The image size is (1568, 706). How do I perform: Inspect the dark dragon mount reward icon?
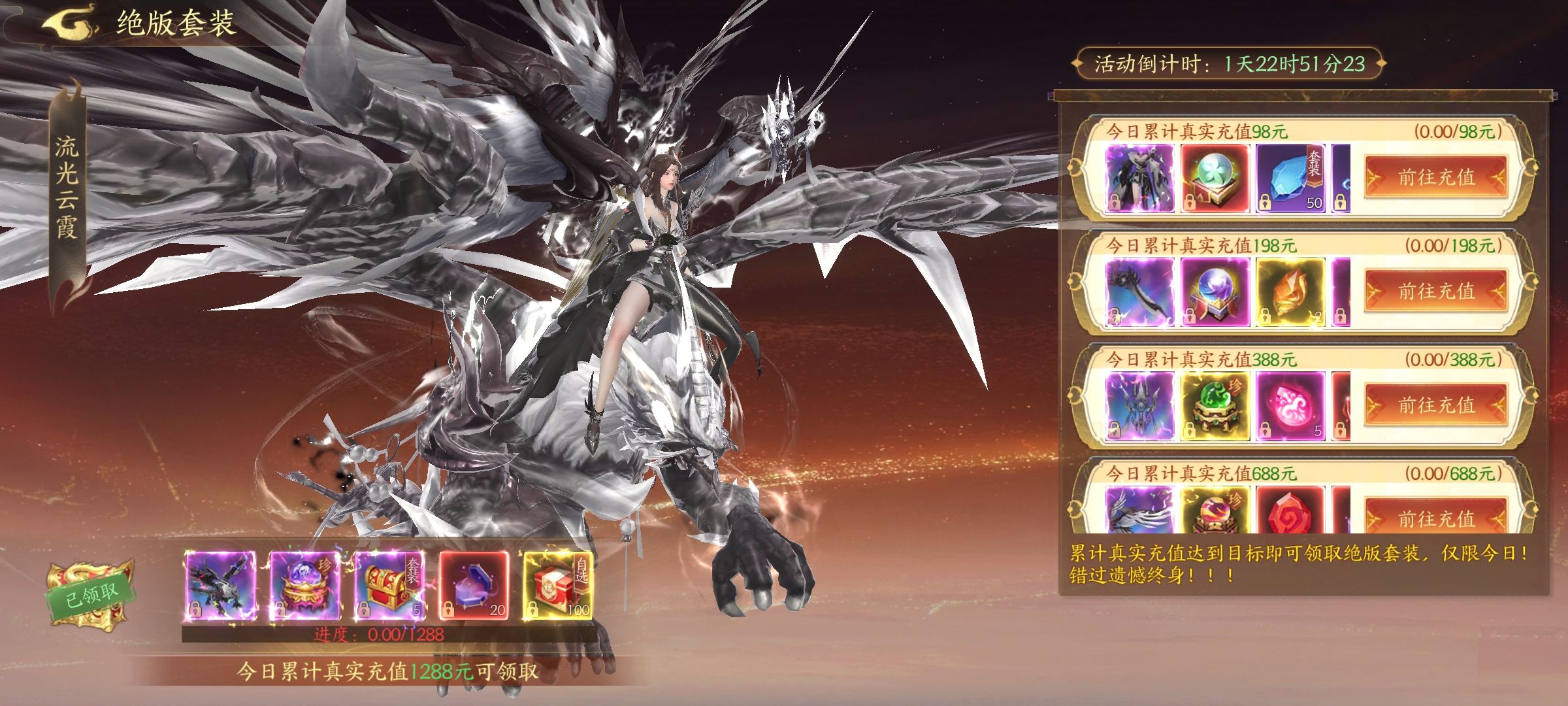[220, 585]
